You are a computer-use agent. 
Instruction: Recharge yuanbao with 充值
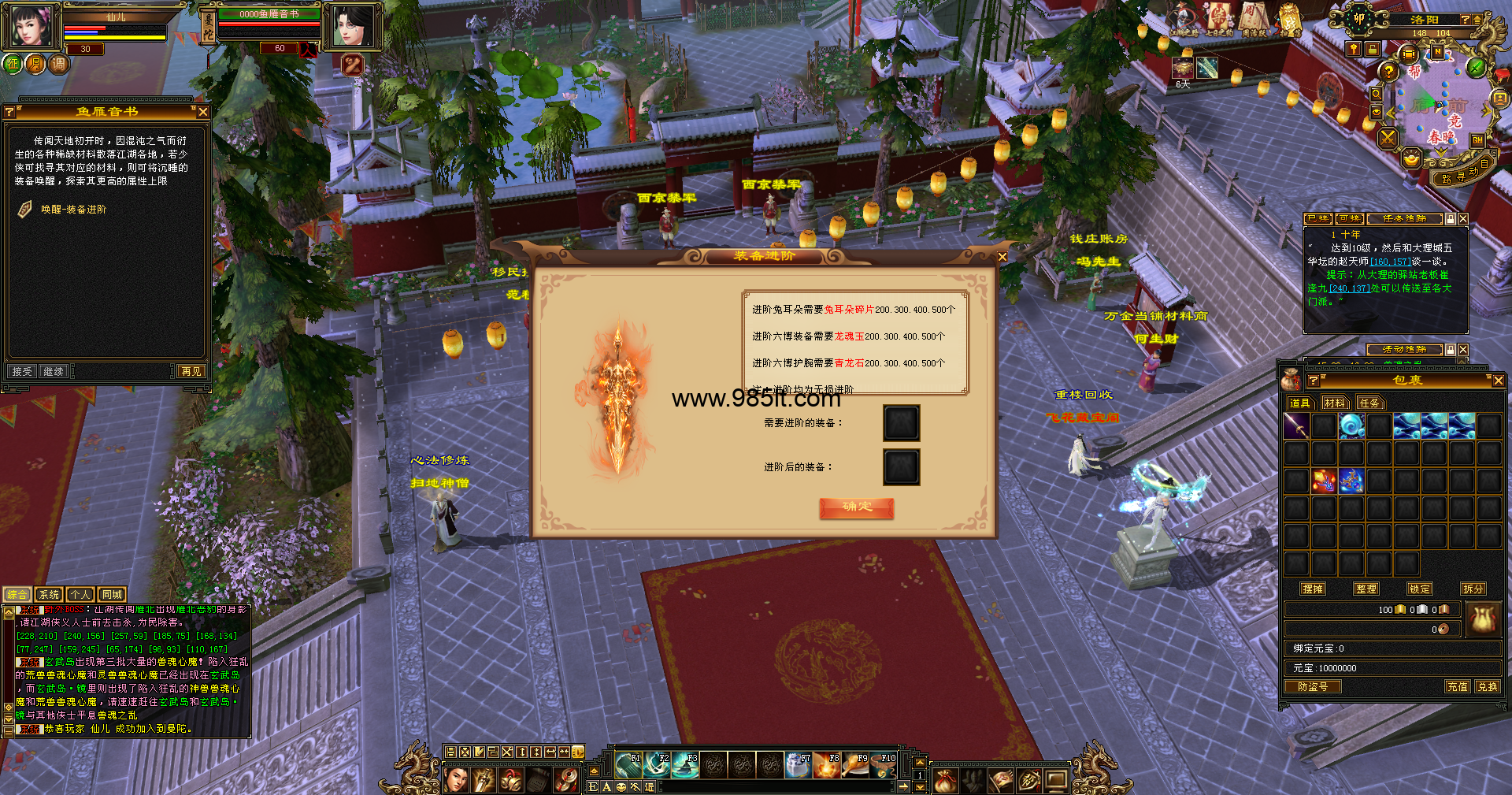coord(1457,687)
